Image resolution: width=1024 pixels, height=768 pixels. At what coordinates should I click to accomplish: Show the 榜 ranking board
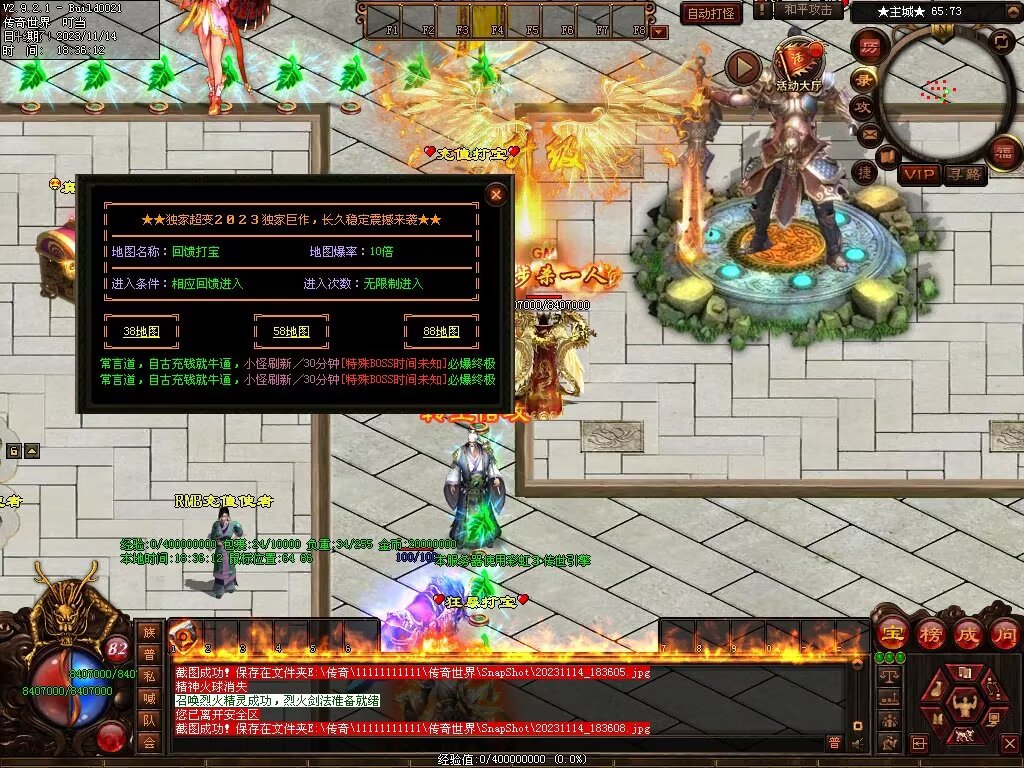click(930, 634)
